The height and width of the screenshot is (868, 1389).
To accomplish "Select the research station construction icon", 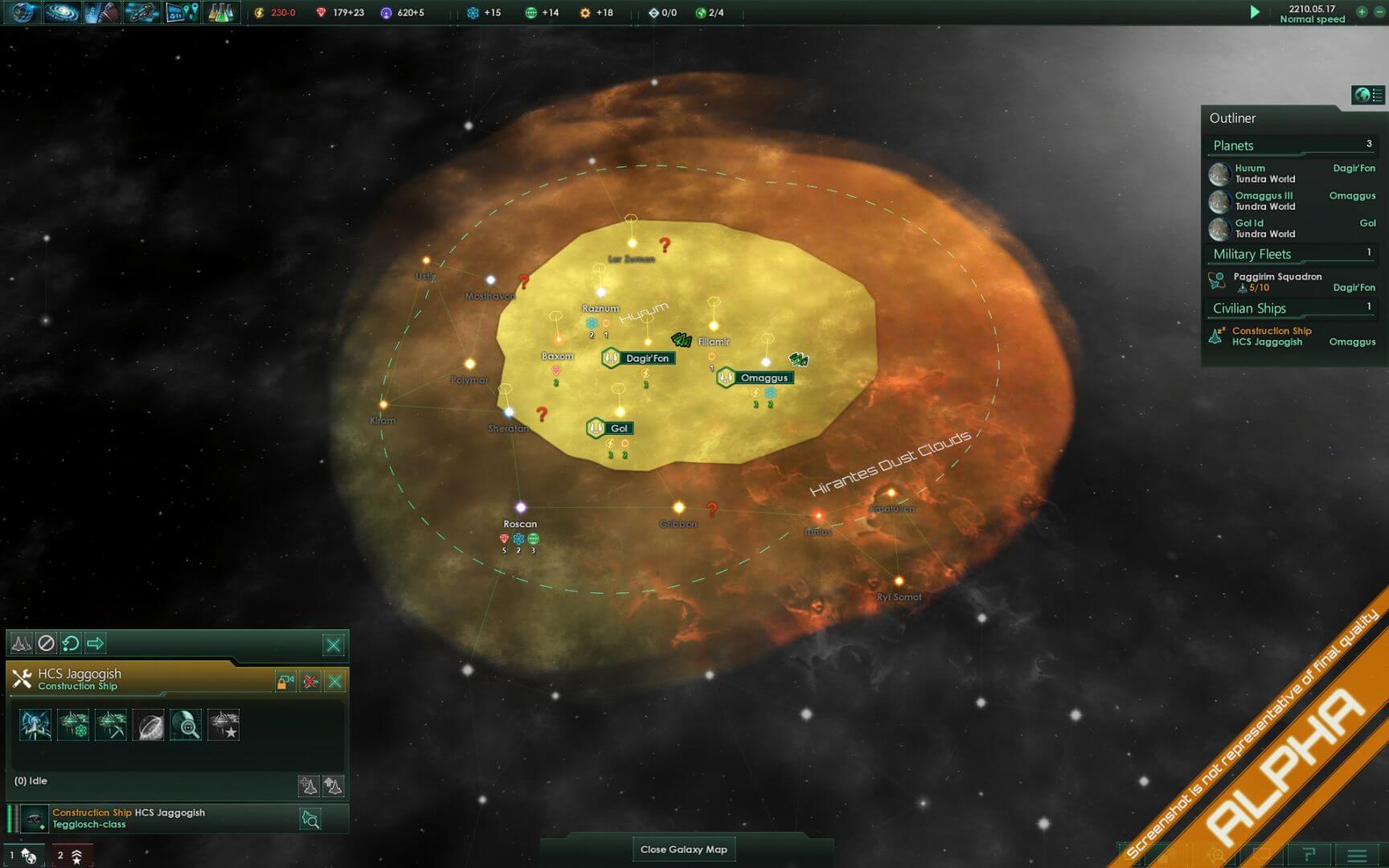I will tap(72, 725).
